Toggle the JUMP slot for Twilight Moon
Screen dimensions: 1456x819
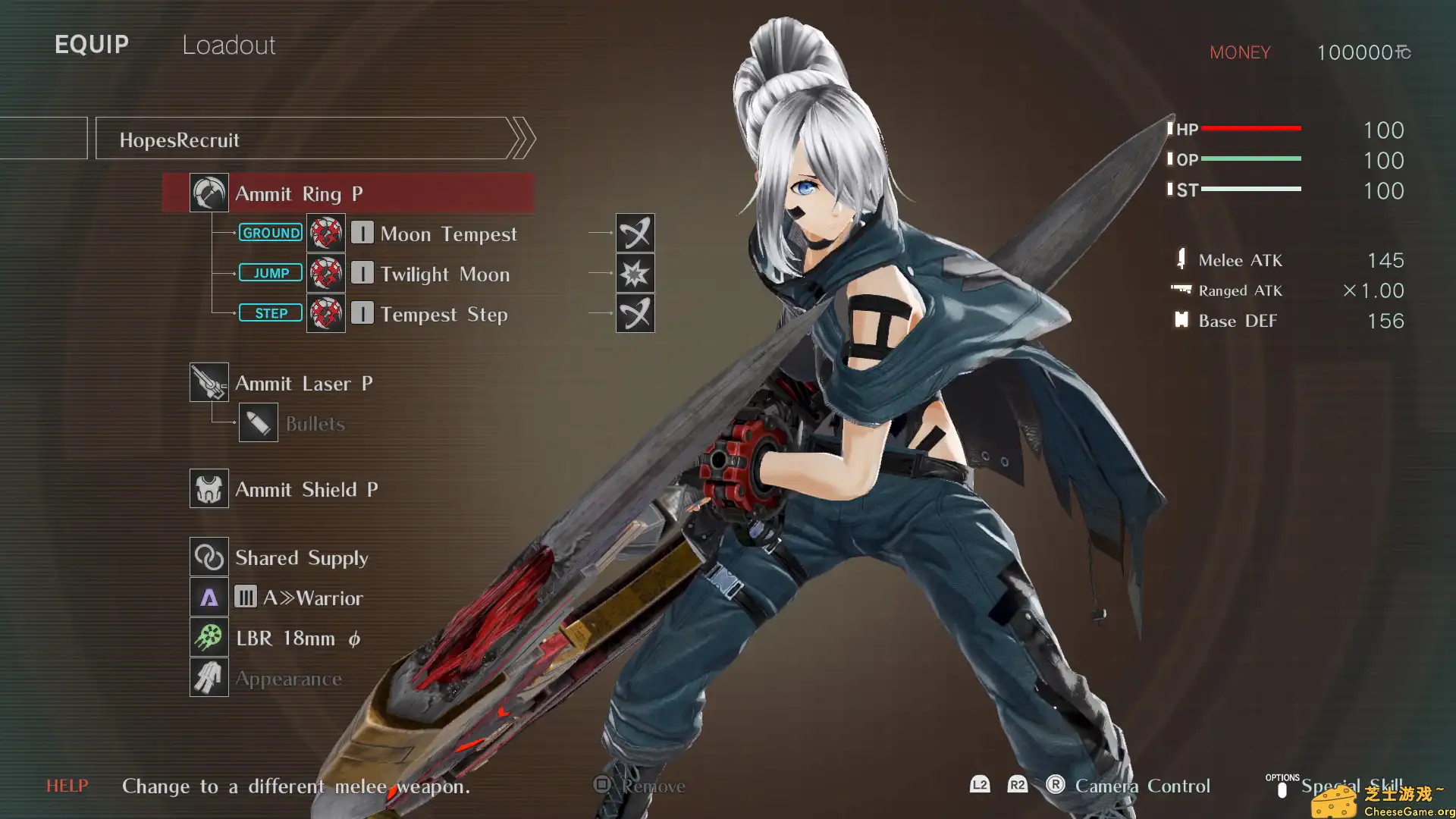tap(270, 272)
